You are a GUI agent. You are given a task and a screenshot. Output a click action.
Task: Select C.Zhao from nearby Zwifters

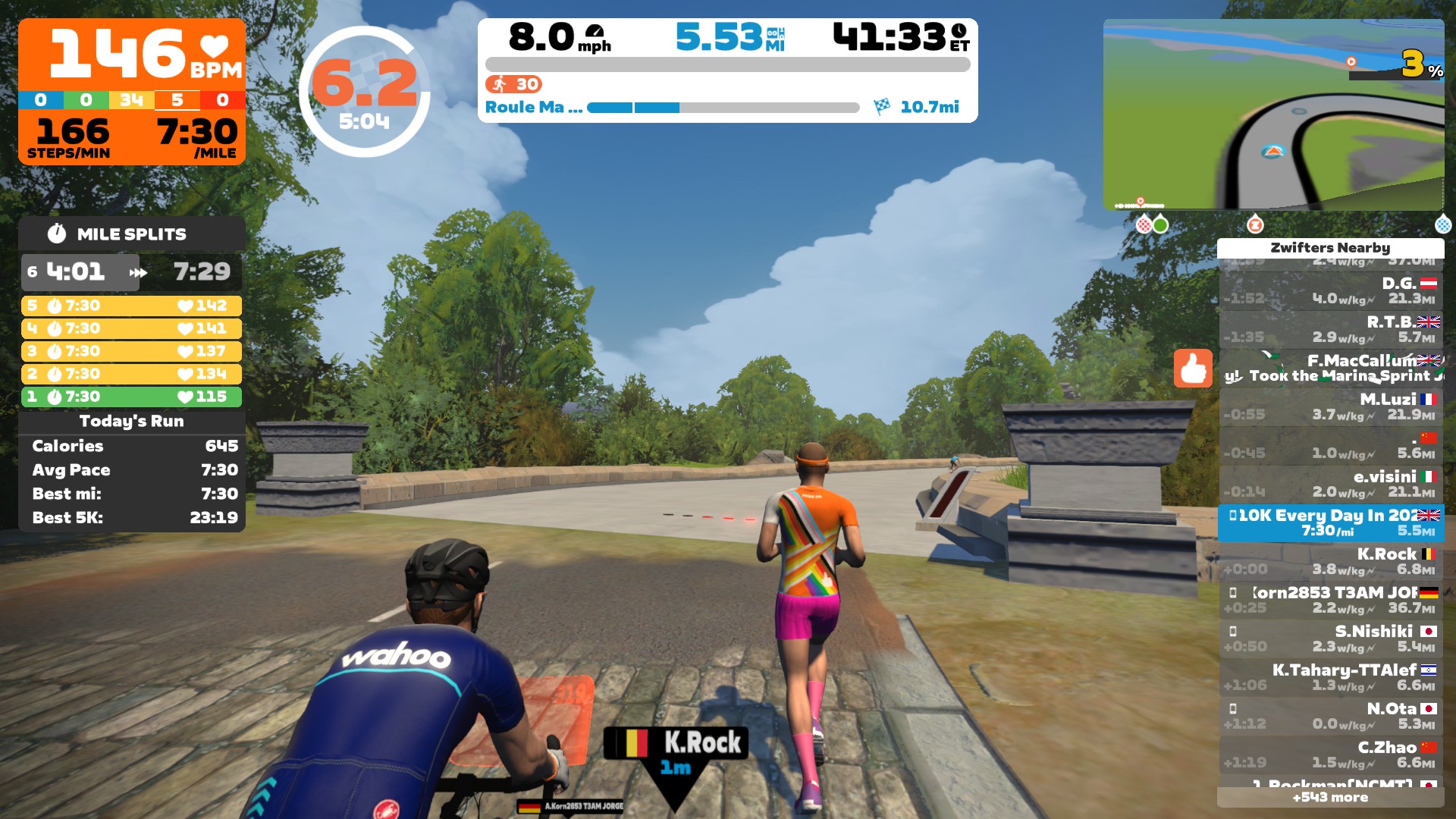1331,755
